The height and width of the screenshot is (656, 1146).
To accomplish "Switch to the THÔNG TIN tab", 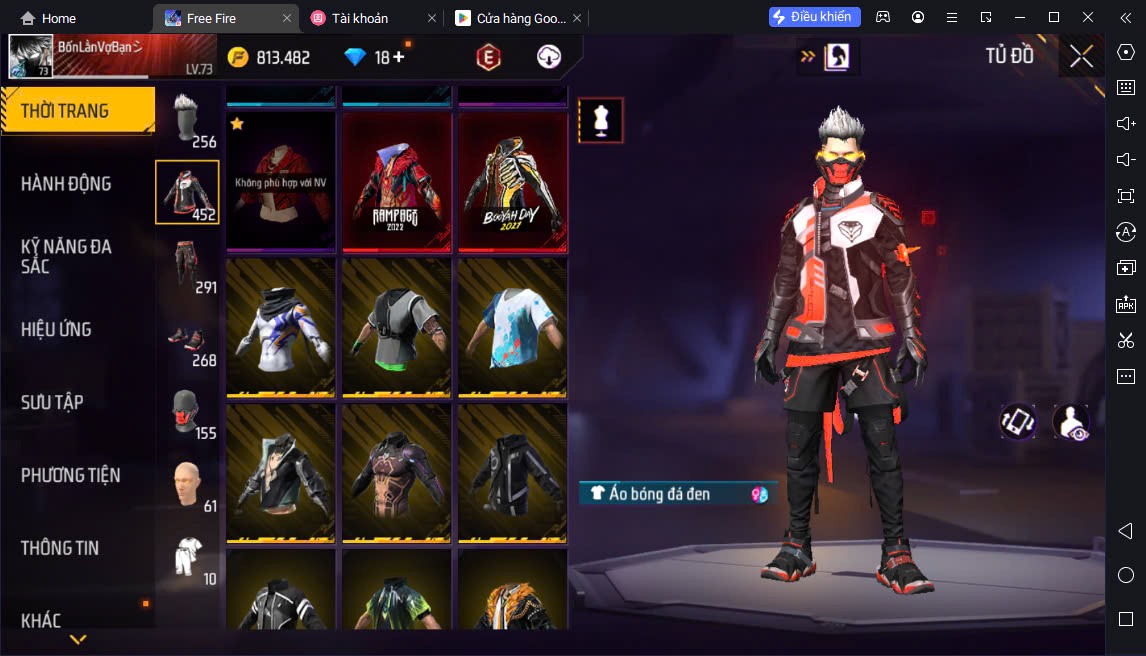I will (60, 548).
